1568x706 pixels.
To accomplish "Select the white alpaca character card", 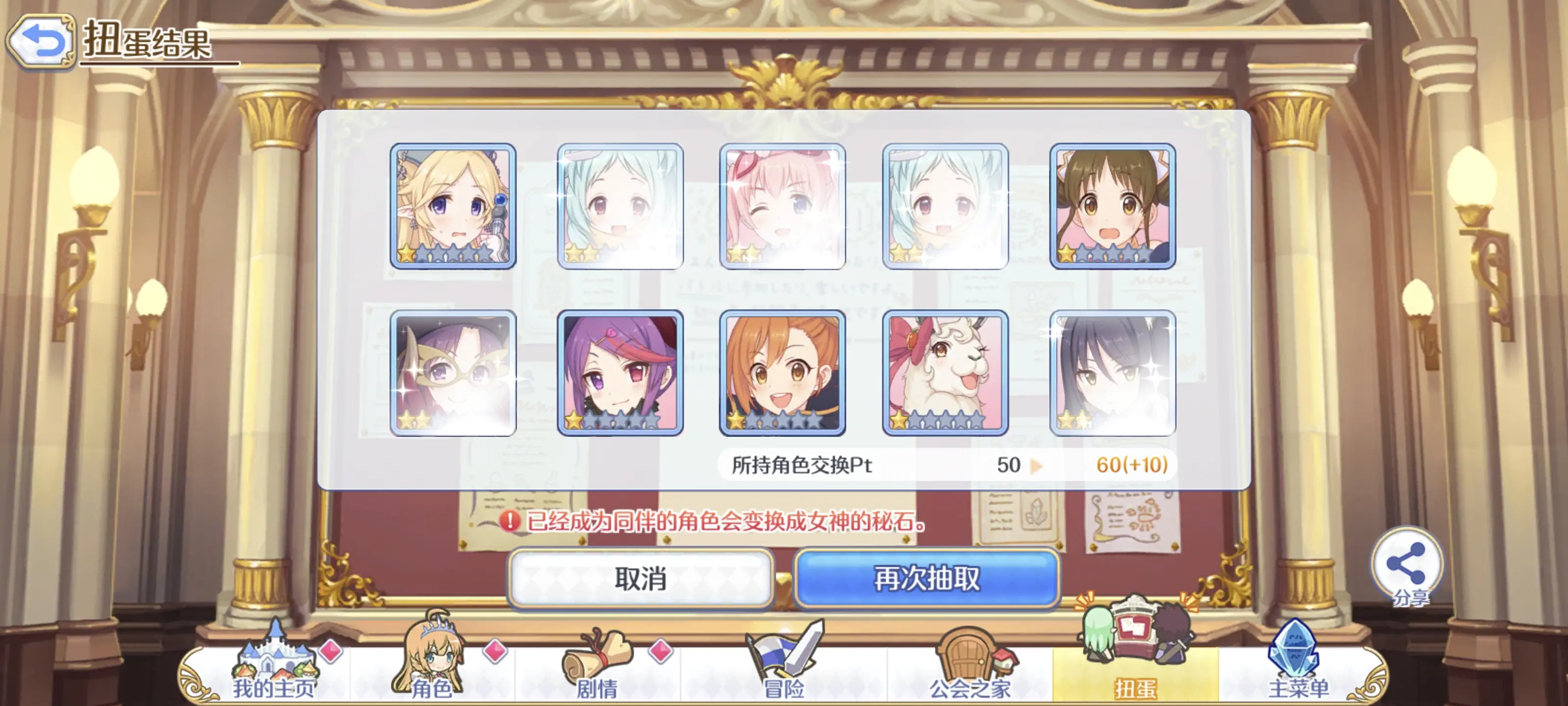I will [x=945, y=372].
